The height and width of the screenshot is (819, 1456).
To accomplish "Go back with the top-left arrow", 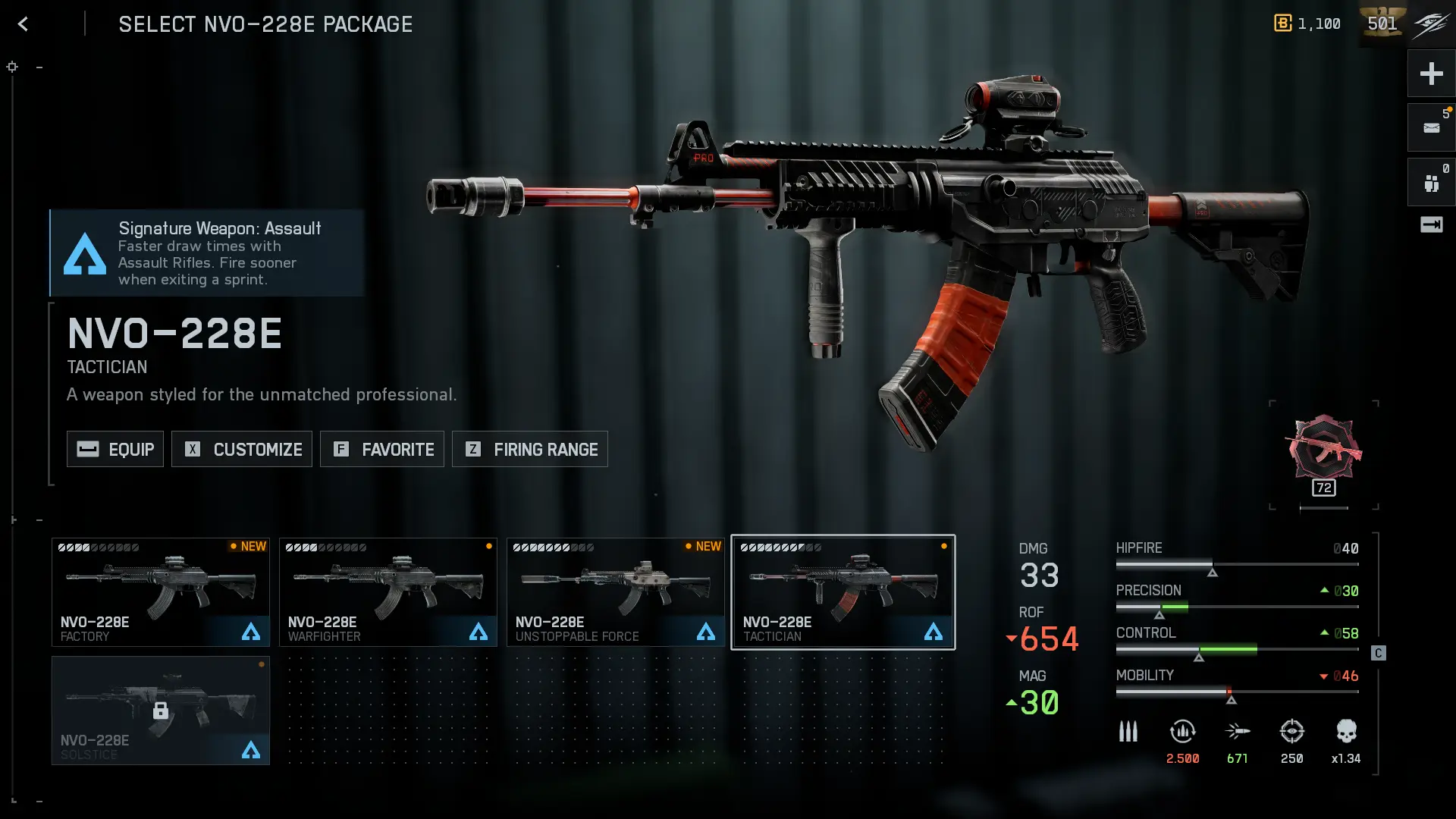I will pos(23,24).
